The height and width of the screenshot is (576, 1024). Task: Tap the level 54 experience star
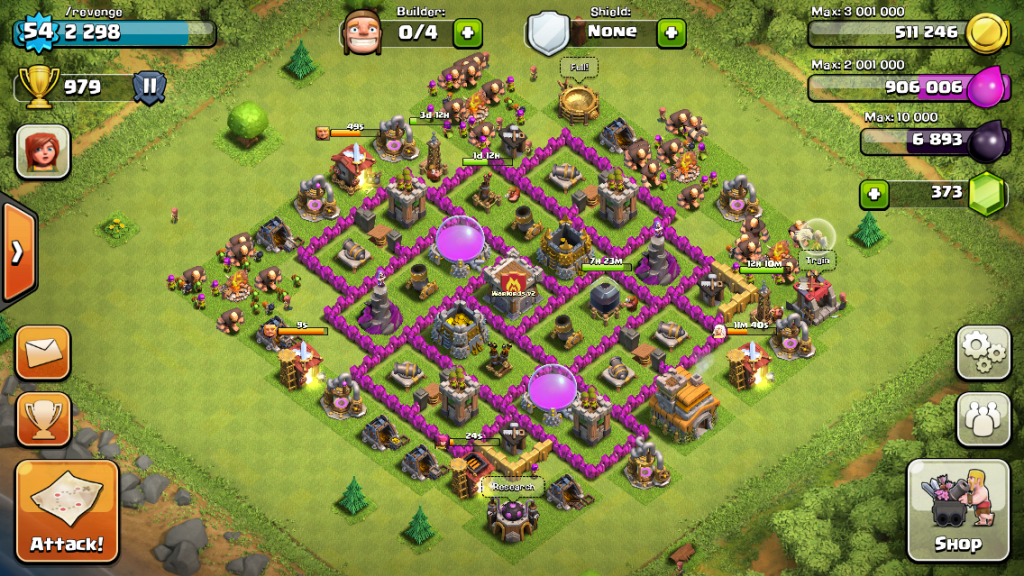tap(36, 31)
